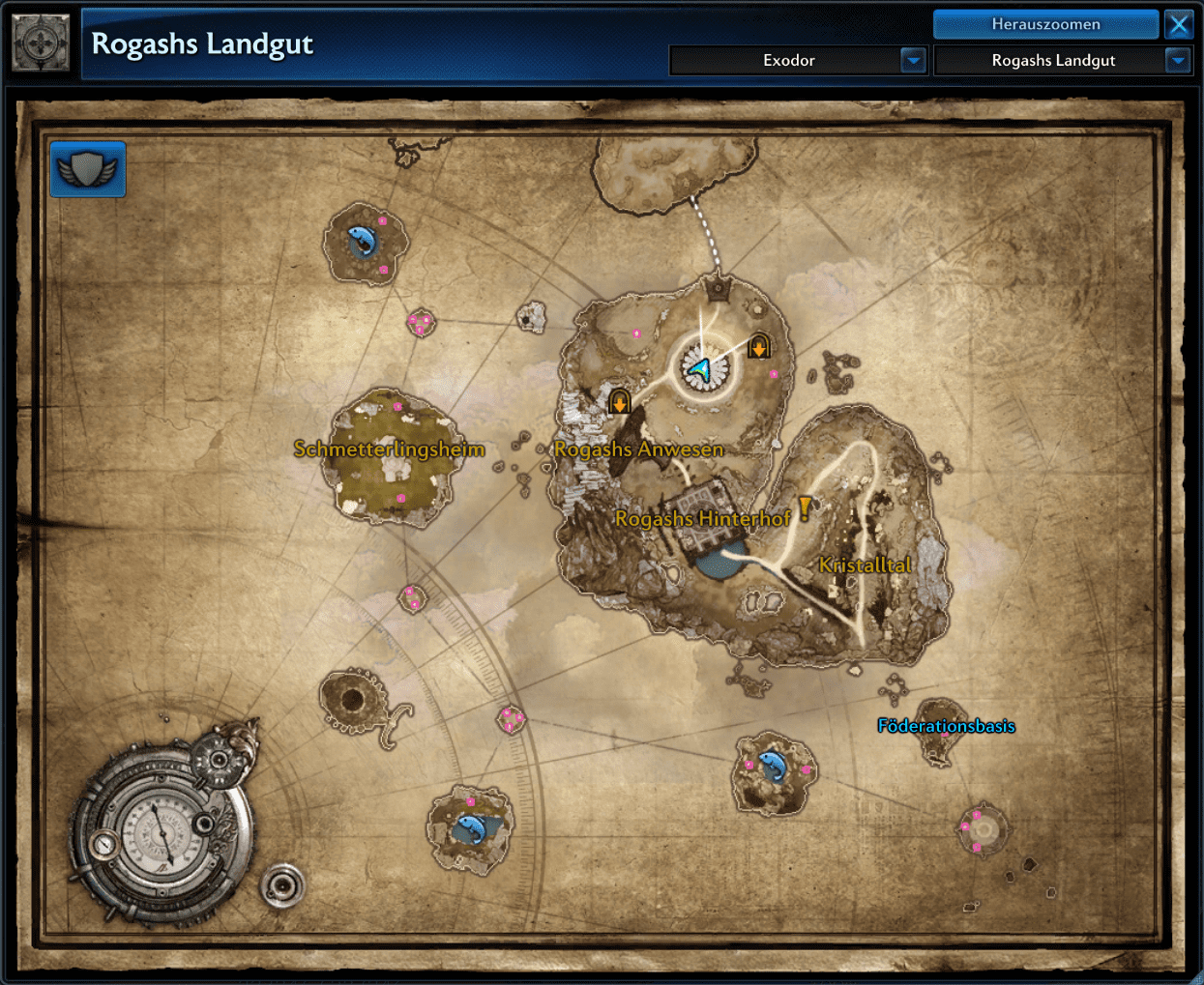Select the Rogashs Anwesen location label
The width and height of the screenshot is (1204, 985).
click(x=638, y=449)
